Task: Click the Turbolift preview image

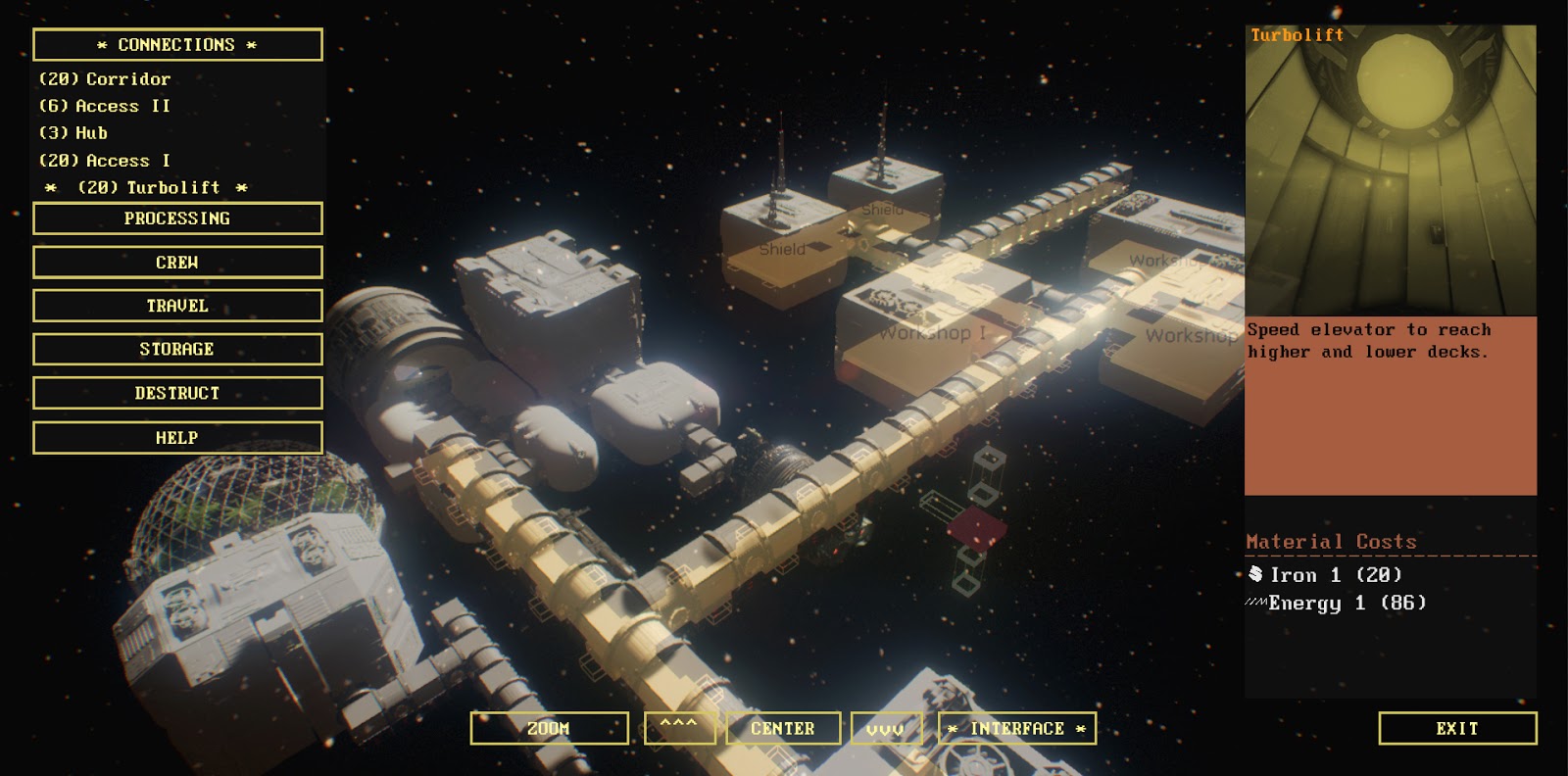Action: tap(1391, 171)
